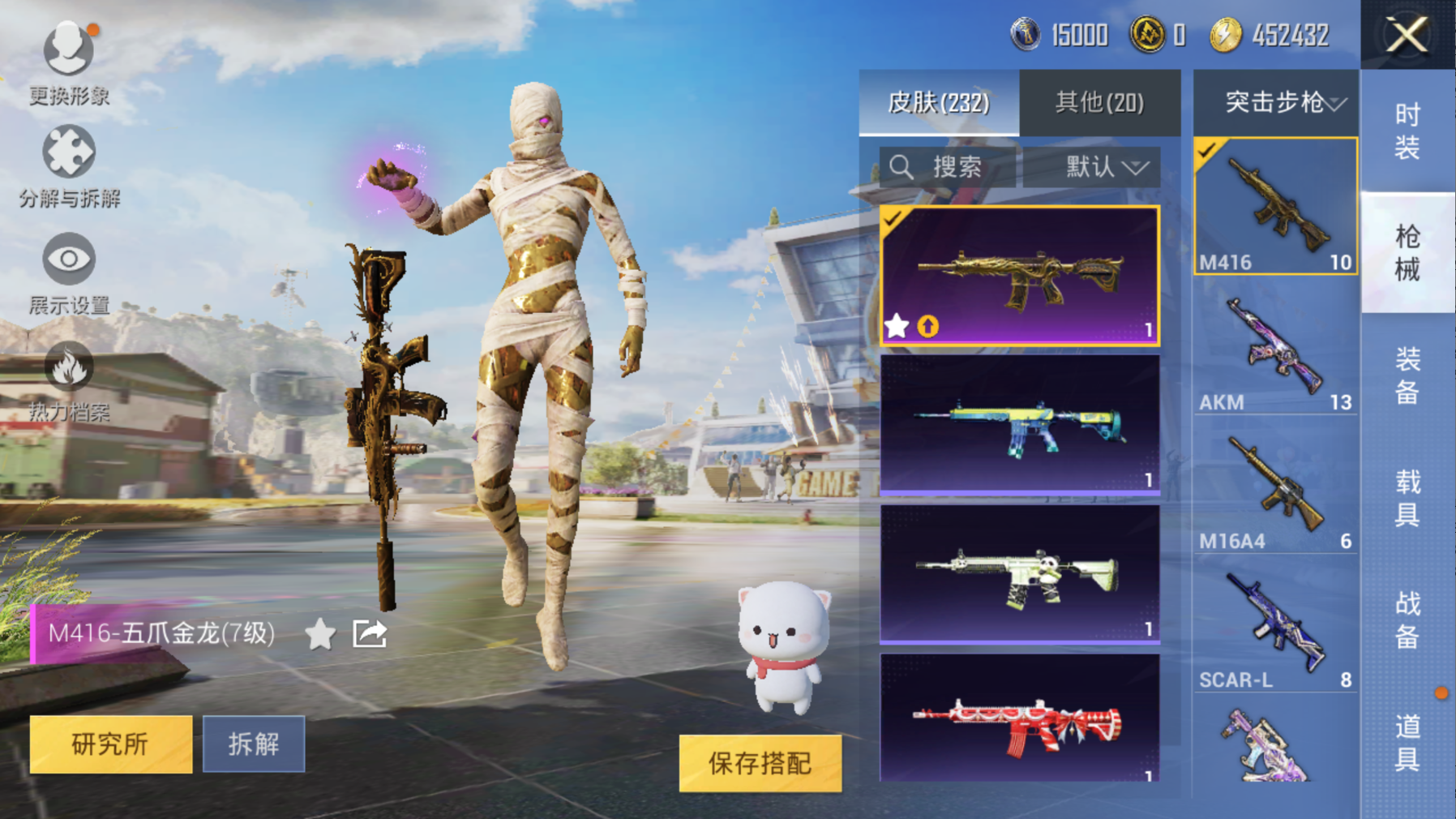Viewport: 1456px width, 819px height.
Task: Open the 默认 sort dropdown
Action: click(x=1091, y=167)
